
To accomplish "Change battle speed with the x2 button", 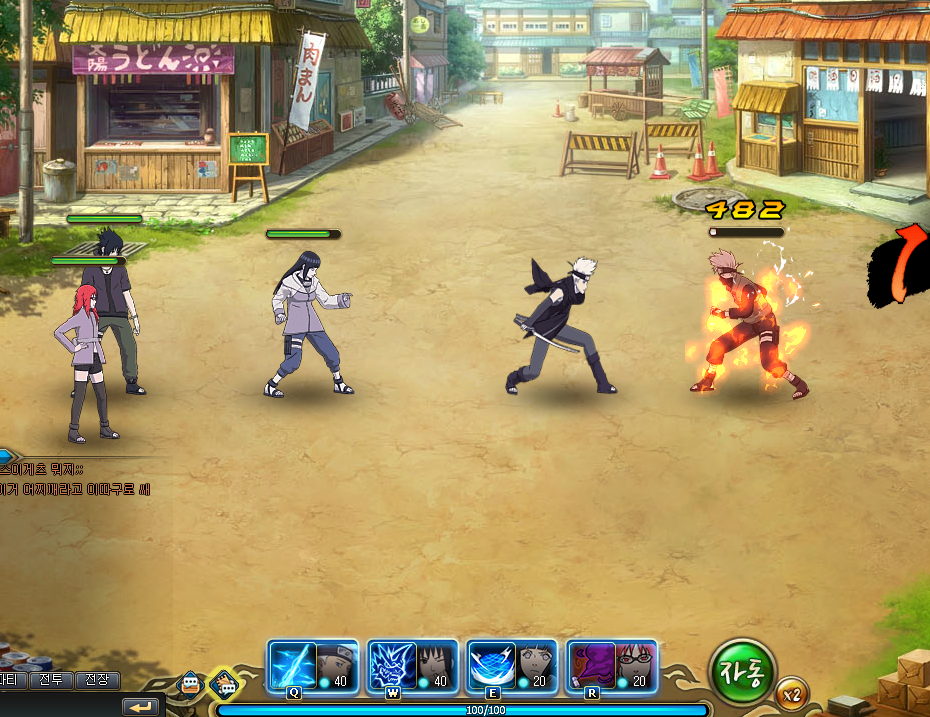I will (792, 692).
